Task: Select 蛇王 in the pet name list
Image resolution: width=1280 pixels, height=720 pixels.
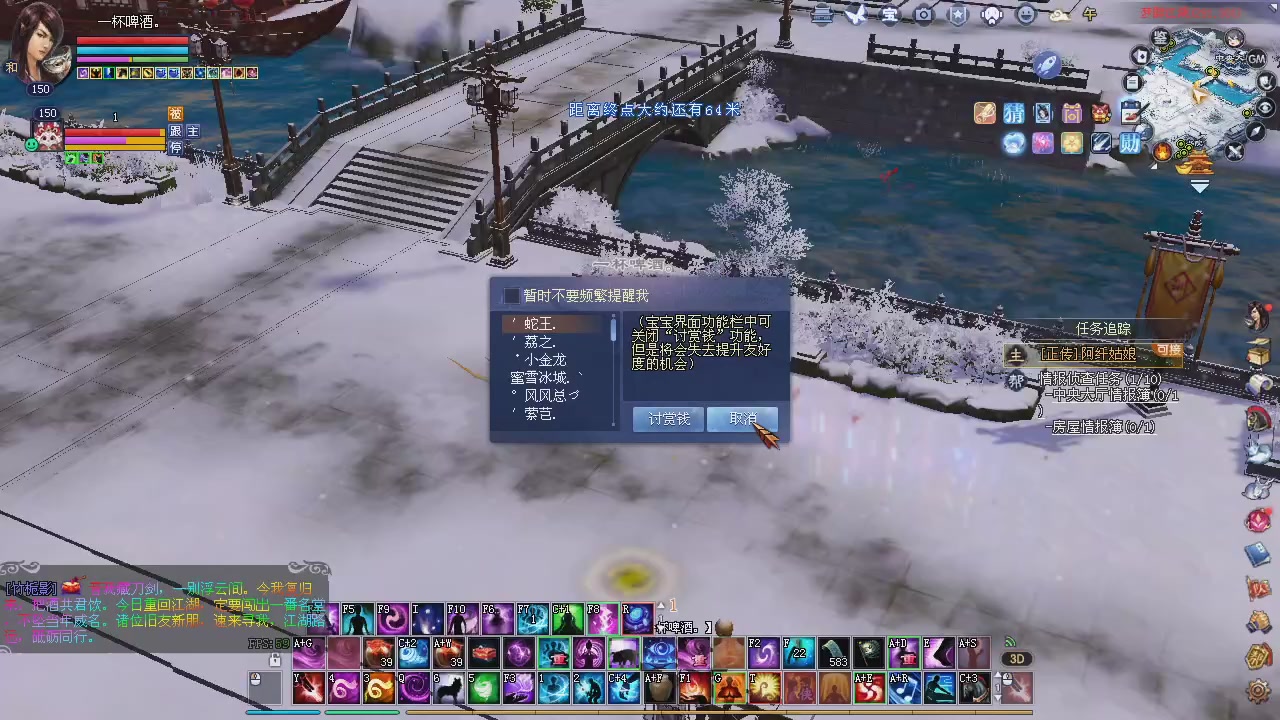Action: [540, 322]
